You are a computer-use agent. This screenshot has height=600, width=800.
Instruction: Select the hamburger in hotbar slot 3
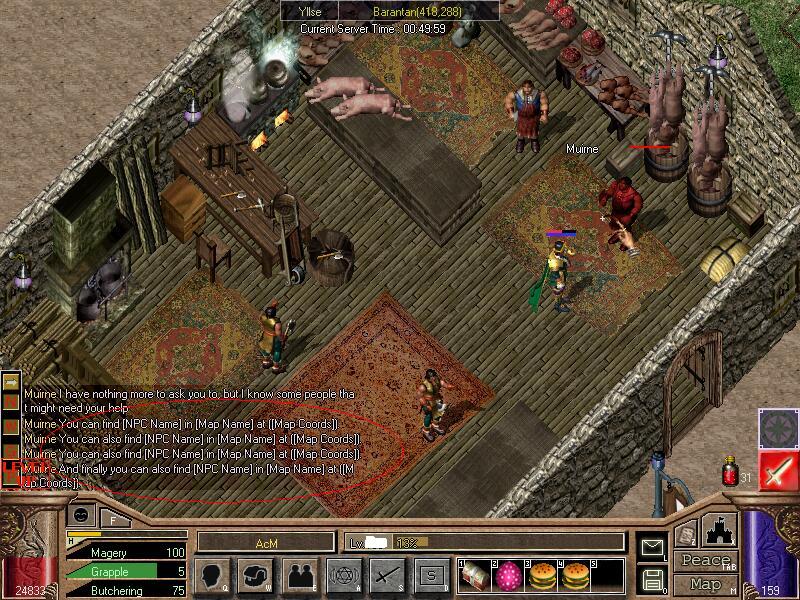click(x=542, y=575)
